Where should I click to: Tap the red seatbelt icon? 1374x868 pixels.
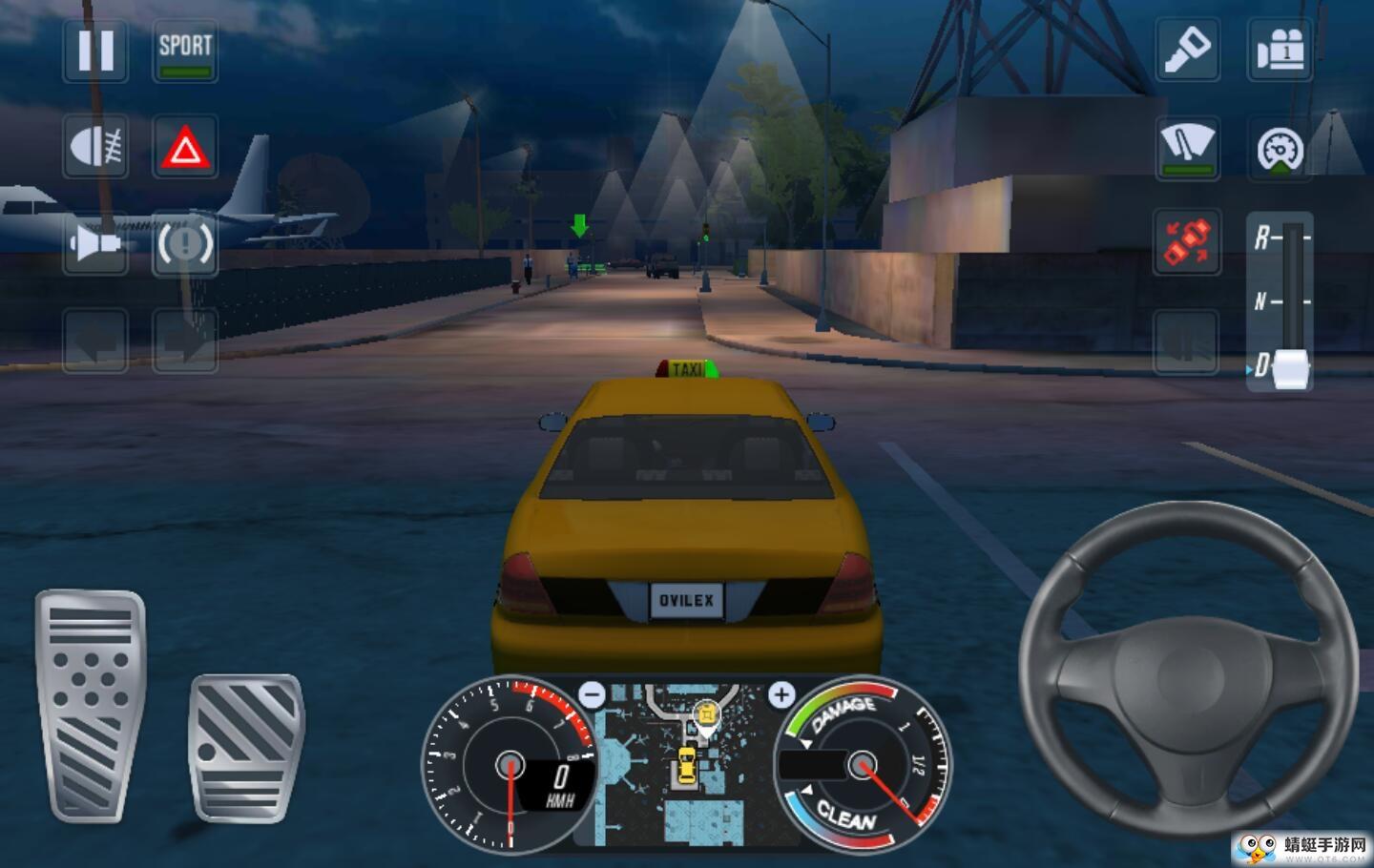(1187, 242)
